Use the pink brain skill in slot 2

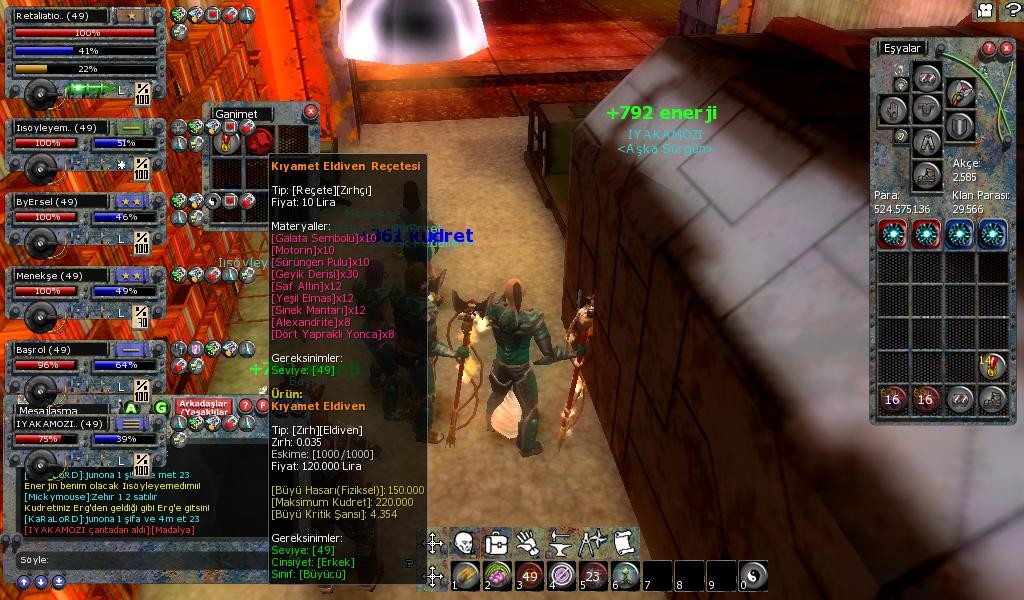click(x=497, y=575)
